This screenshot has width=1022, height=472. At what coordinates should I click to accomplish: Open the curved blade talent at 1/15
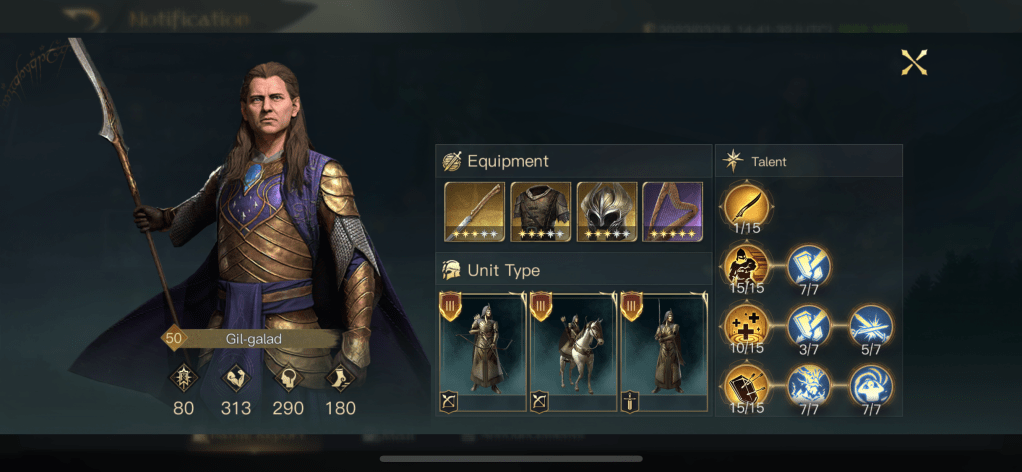click(x=745, y=206)
